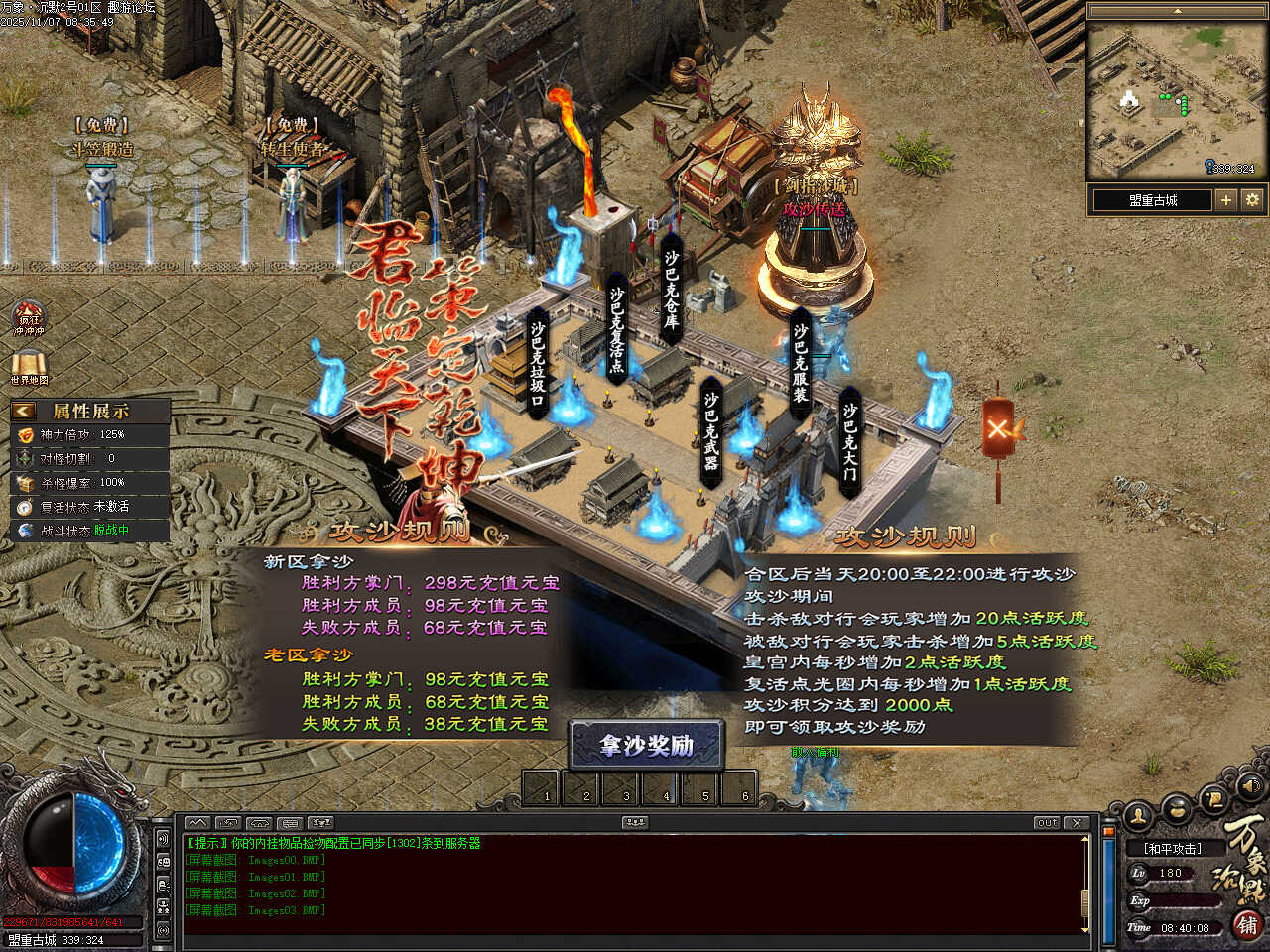Change the 和平攻击 attack mode

click(x=1172, y=849)
